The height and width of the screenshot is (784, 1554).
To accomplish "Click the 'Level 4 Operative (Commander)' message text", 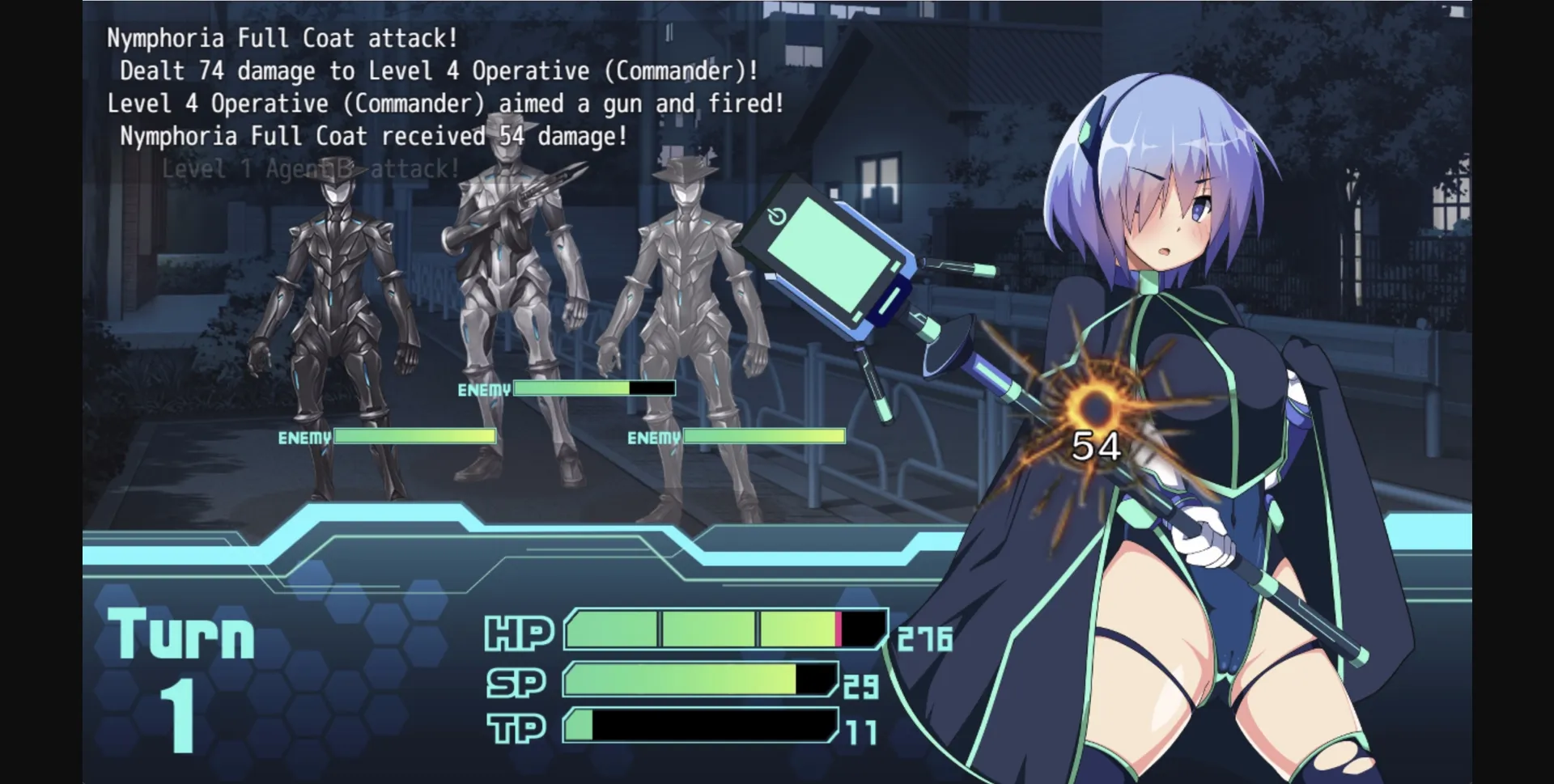I will [445, 103].
